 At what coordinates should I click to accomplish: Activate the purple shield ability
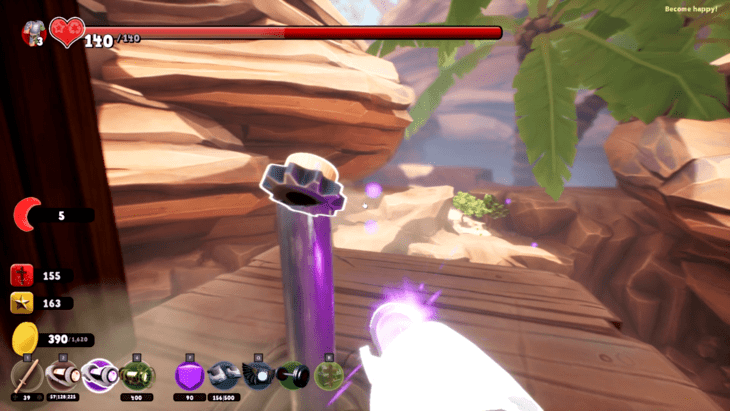[190, 377]
